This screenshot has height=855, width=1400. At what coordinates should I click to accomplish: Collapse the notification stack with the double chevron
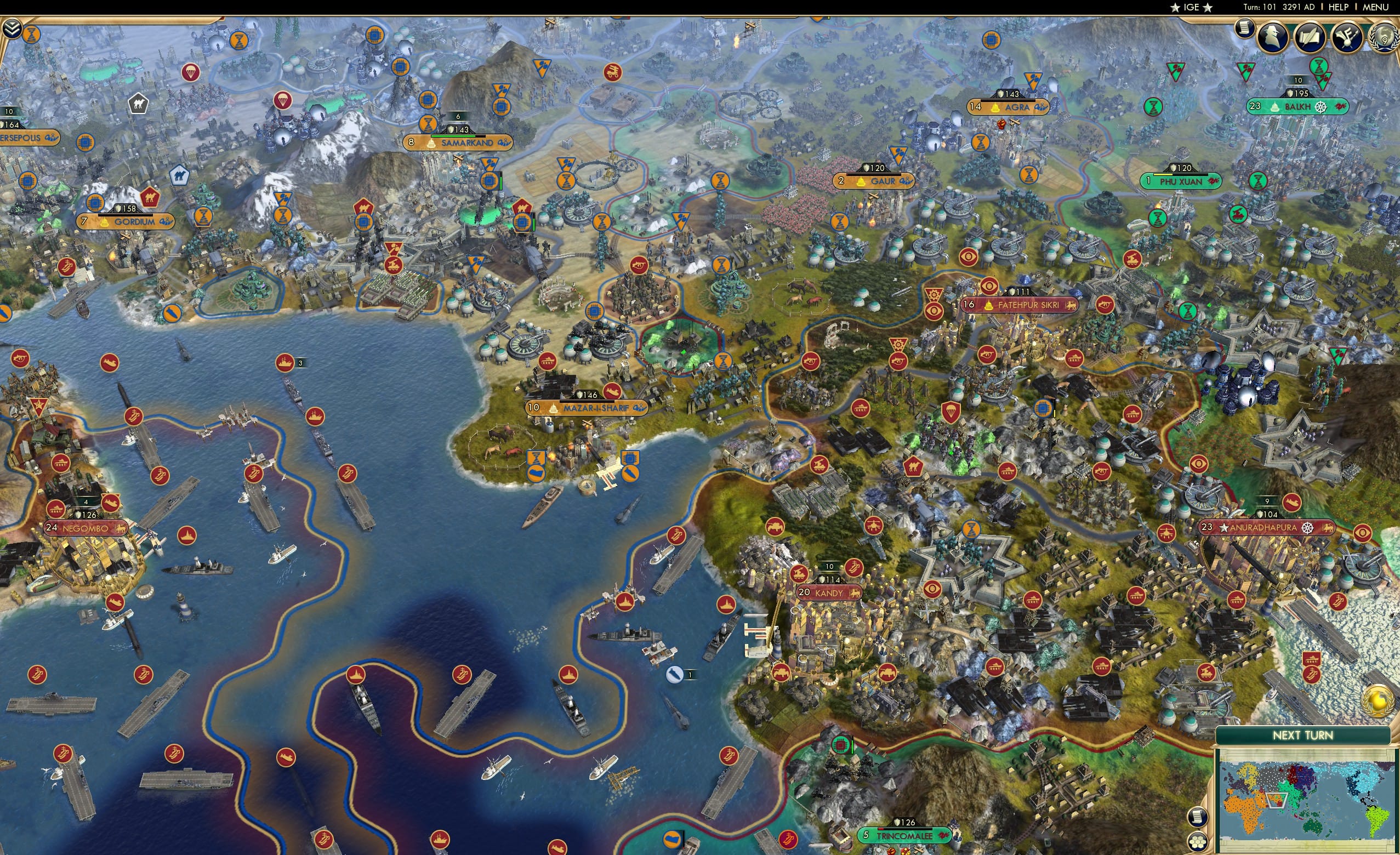tap(12, 29)
